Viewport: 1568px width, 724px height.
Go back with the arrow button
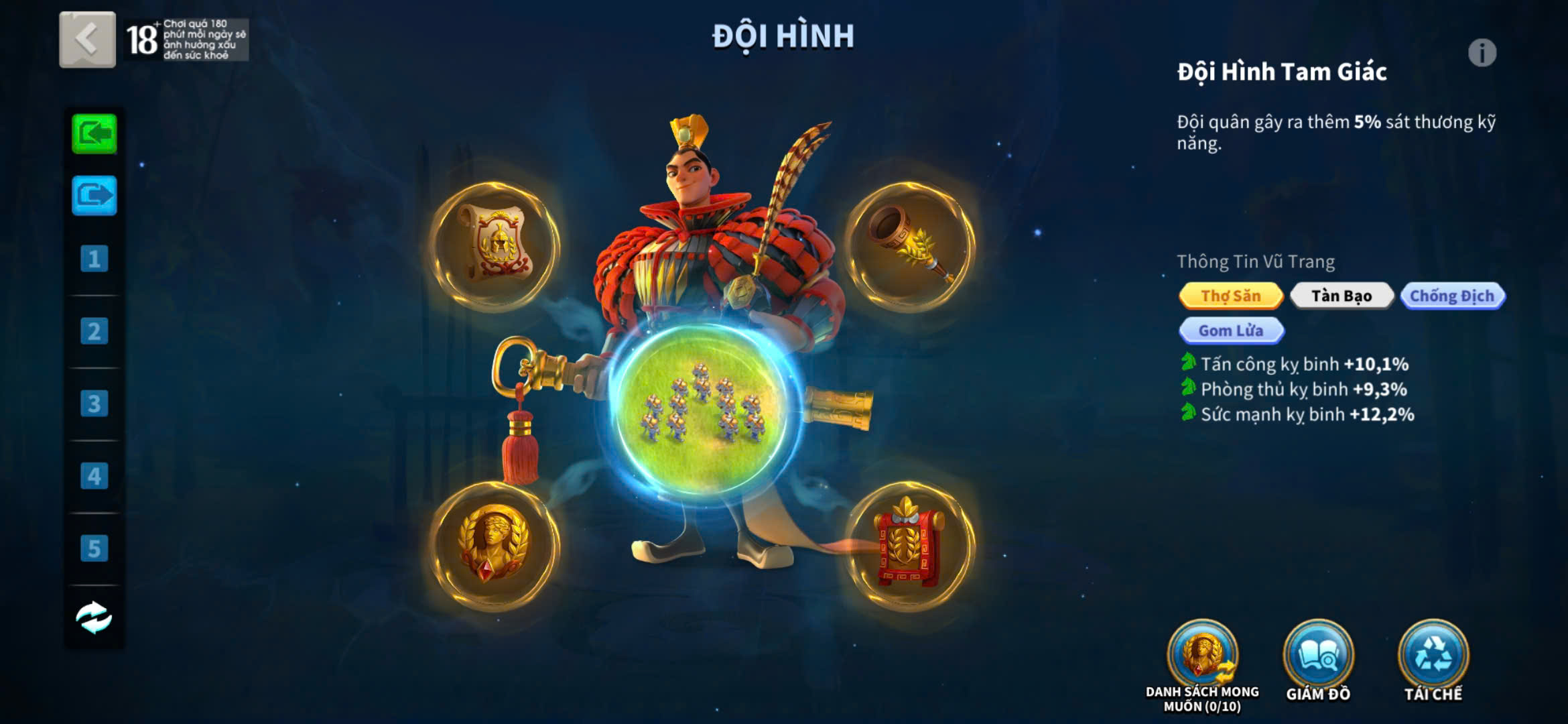point(87,40)
